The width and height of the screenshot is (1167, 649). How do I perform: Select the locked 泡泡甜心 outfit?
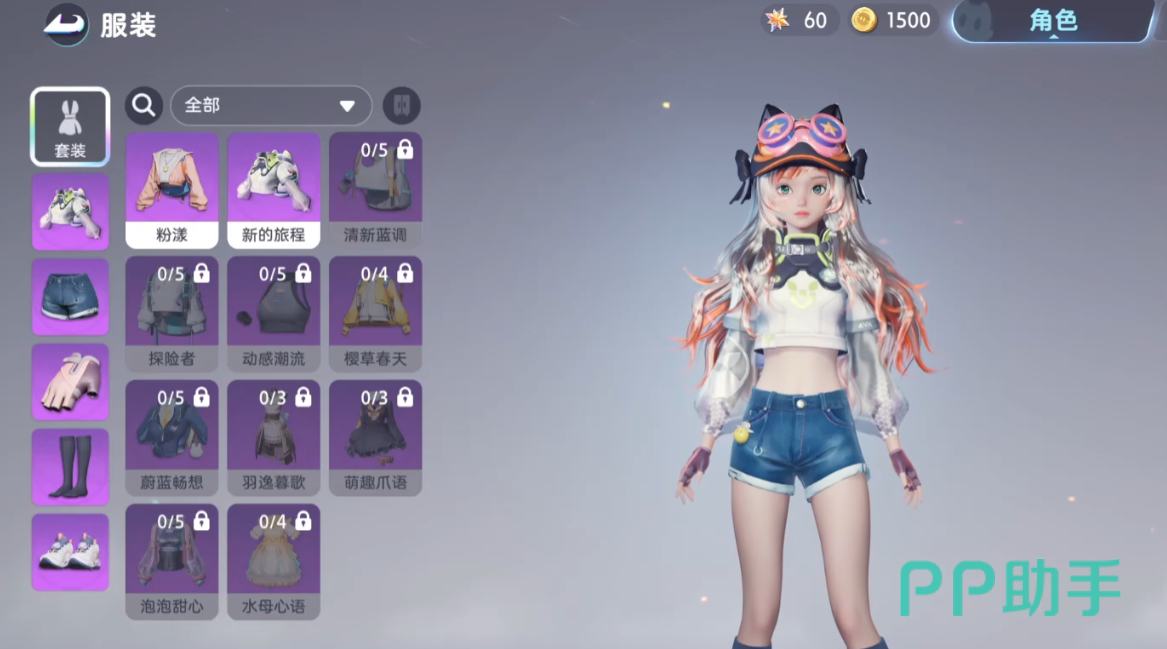click(172, 562)
